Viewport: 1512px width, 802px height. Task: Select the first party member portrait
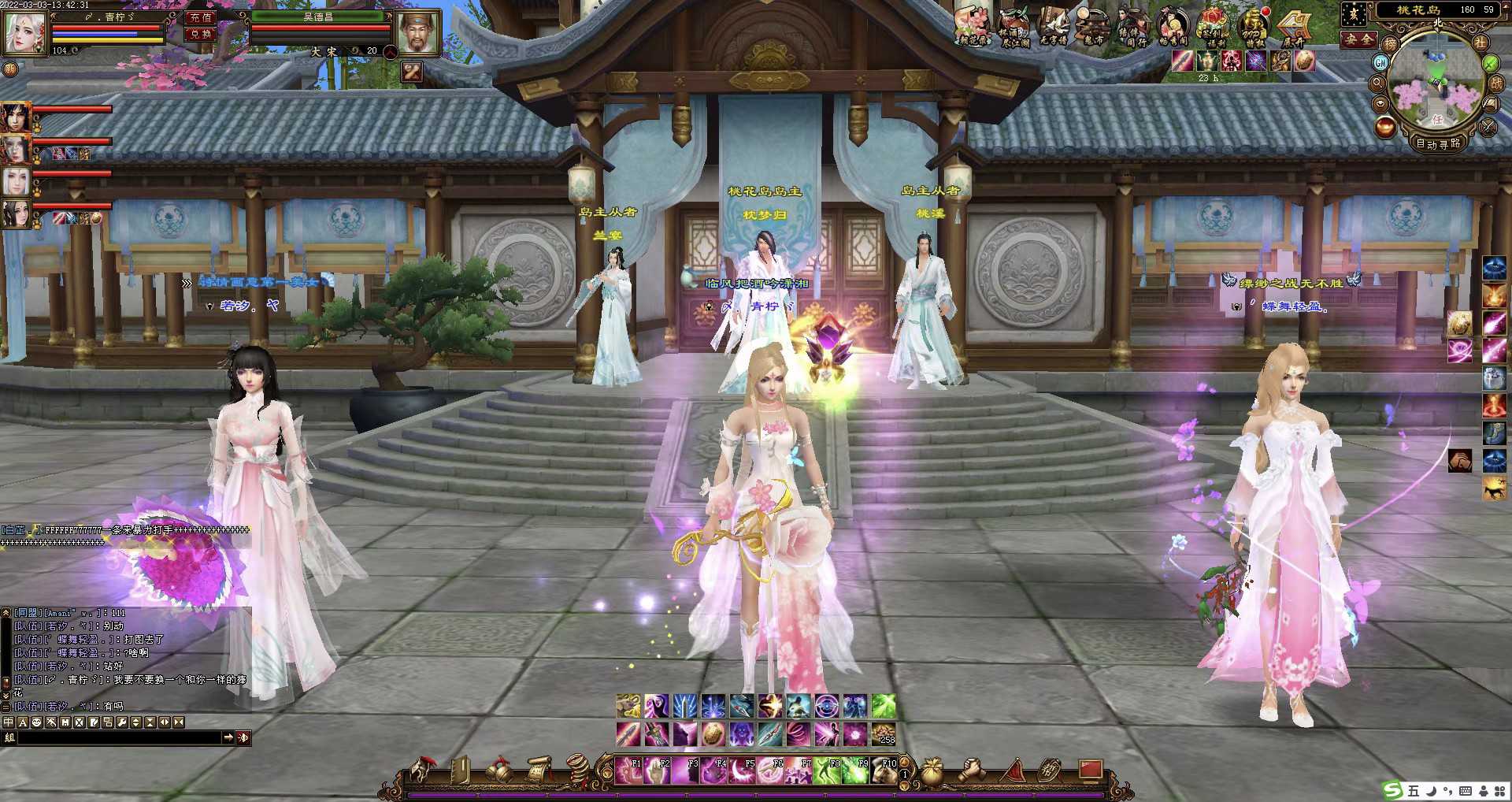(16, 117)
